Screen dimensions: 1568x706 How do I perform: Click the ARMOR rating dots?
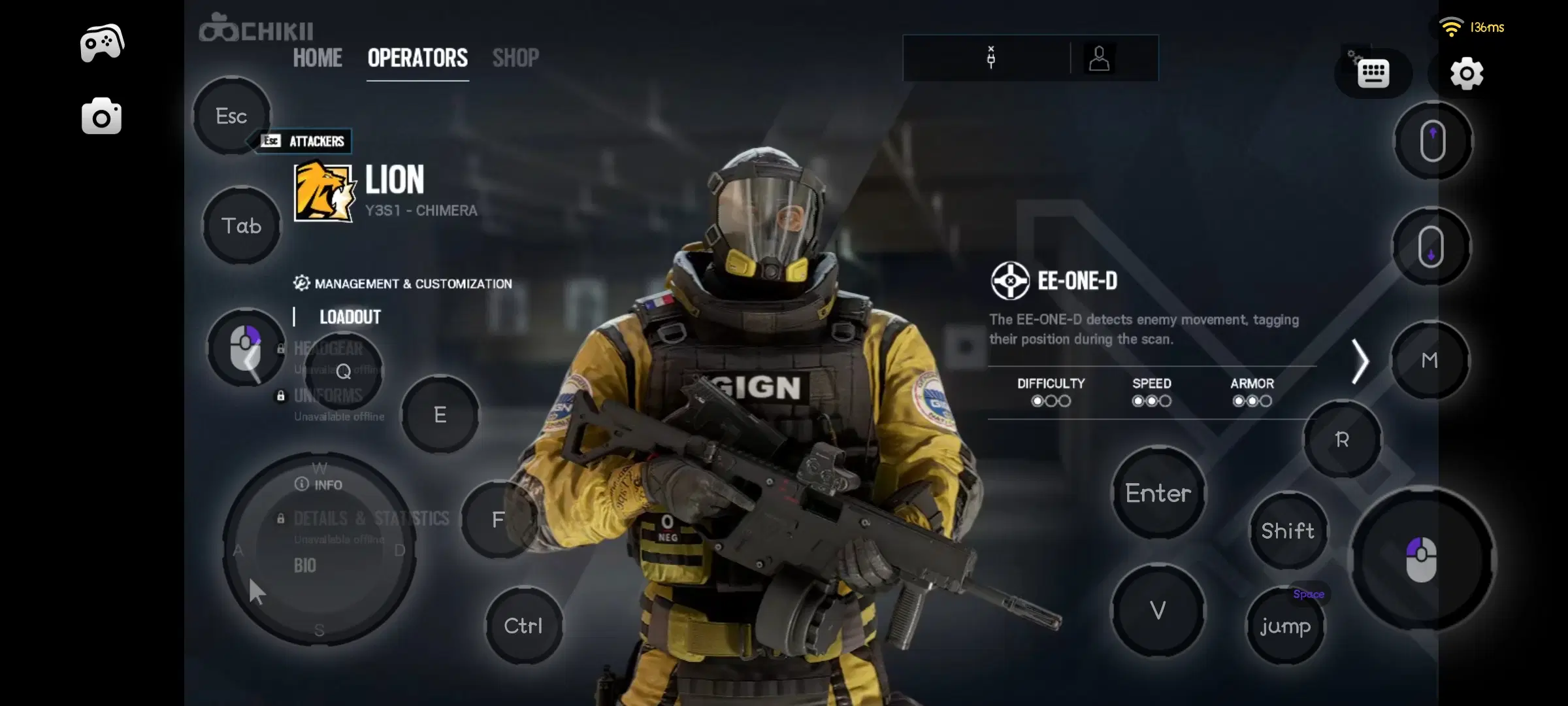click(1250, 401)
